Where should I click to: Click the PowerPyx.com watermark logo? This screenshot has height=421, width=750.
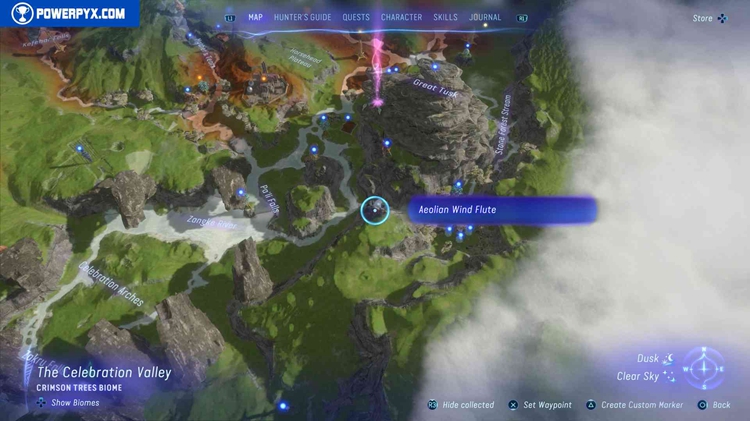coord(69,14)
